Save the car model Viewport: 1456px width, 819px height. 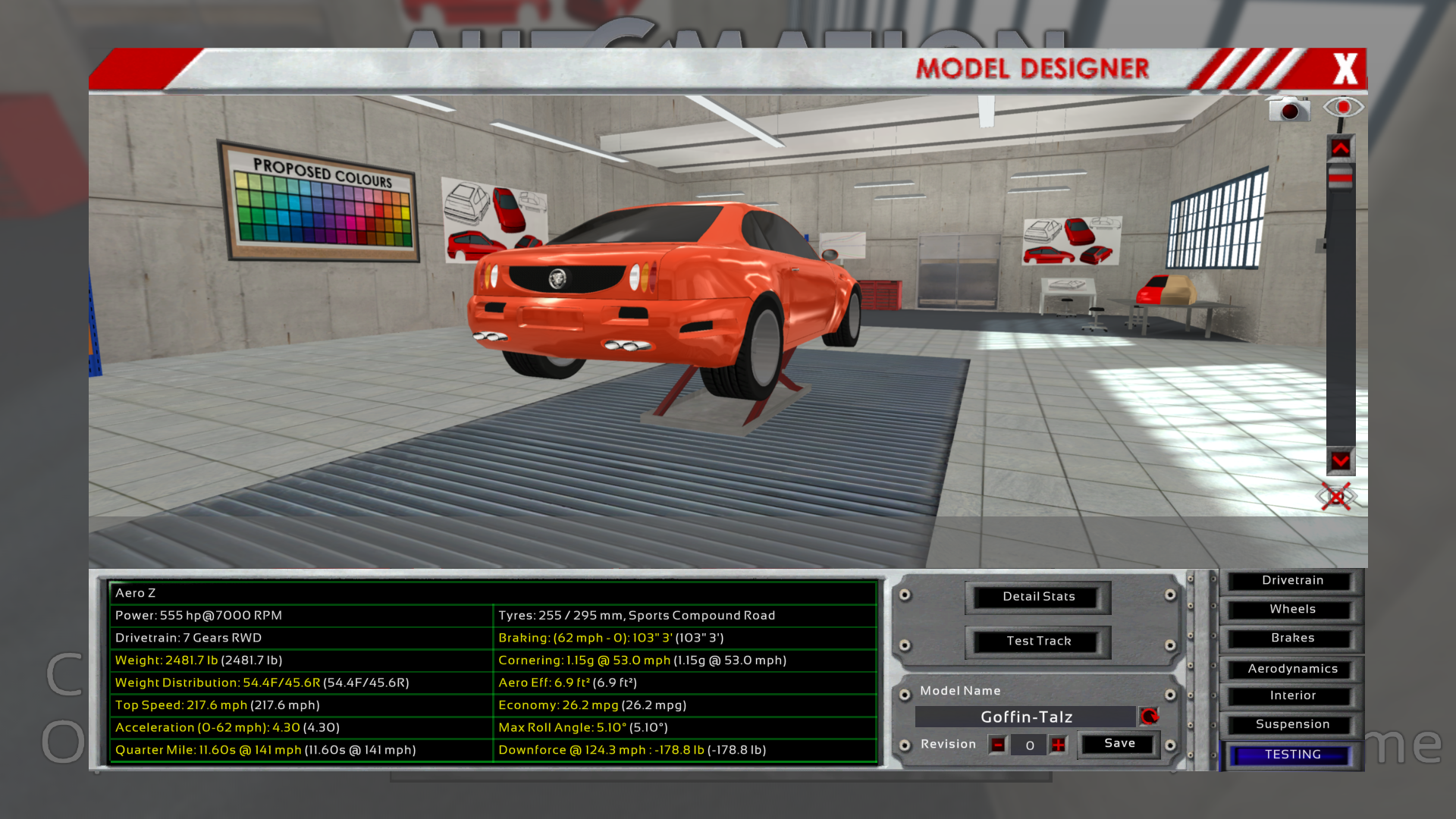point(1119,744)
